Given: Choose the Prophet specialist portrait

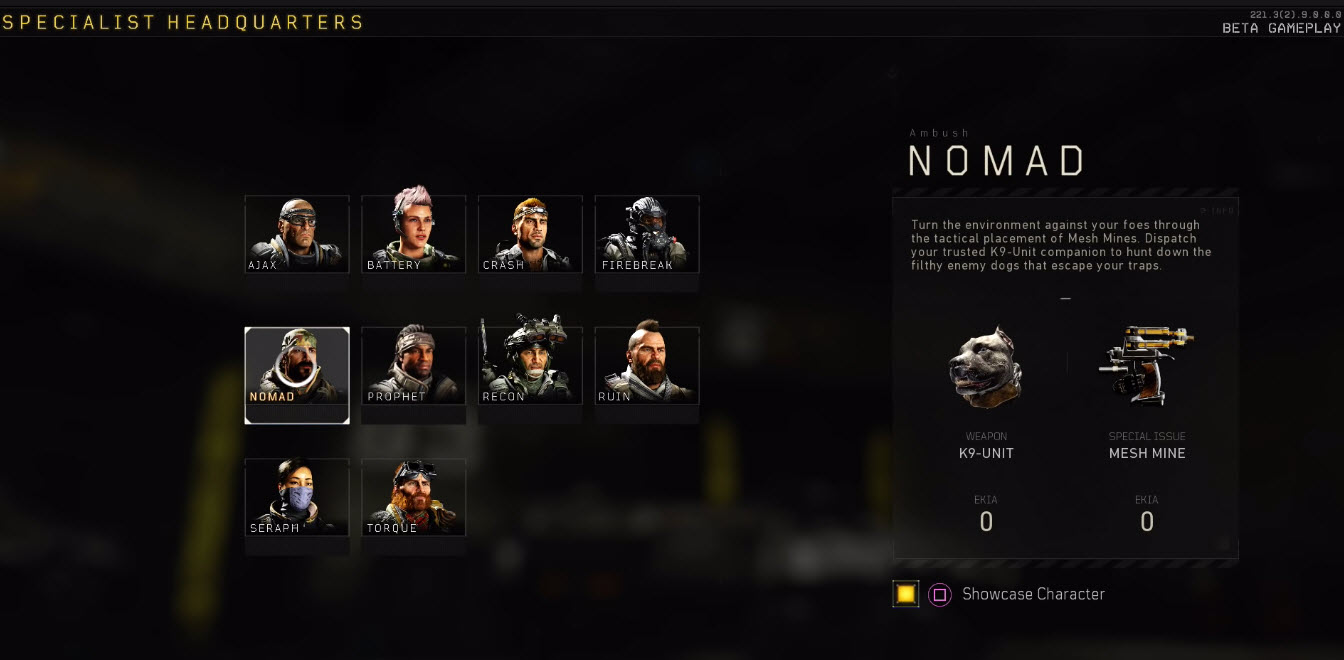Looking at the screenshot, I should point(413,366).
